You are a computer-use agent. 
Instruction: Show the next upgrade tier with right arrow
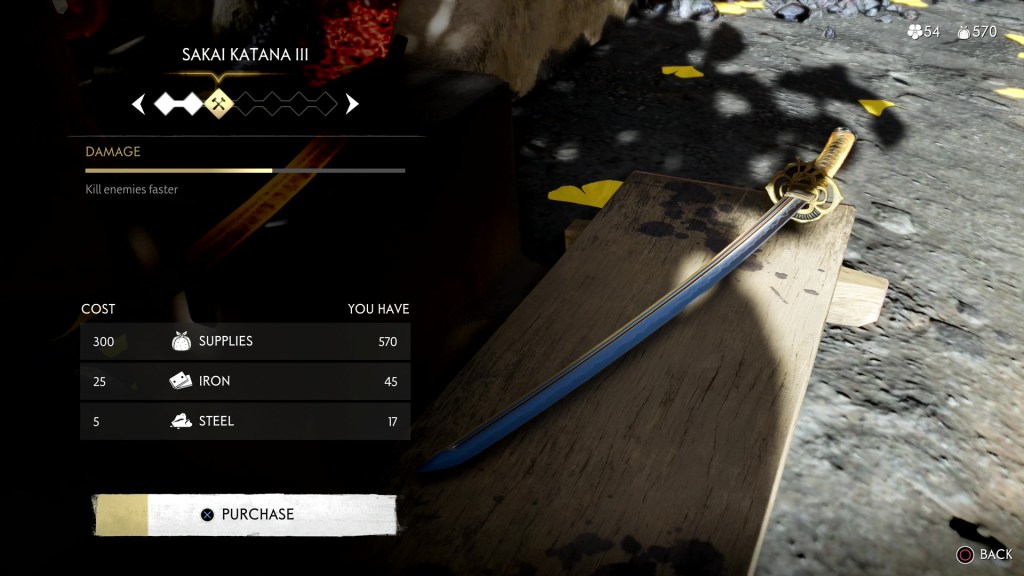[x=352, y=103]
